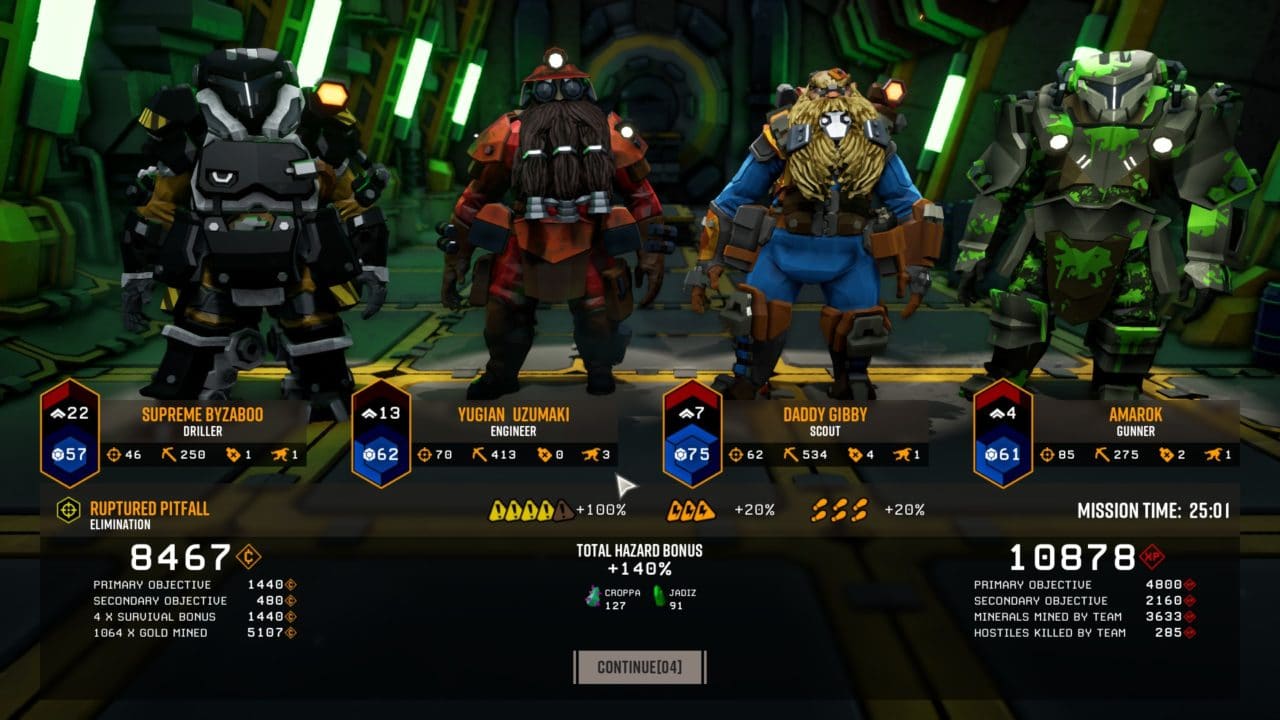Click the Total Hazard Bonus +140% display
1280x720 pixels.
640,558
